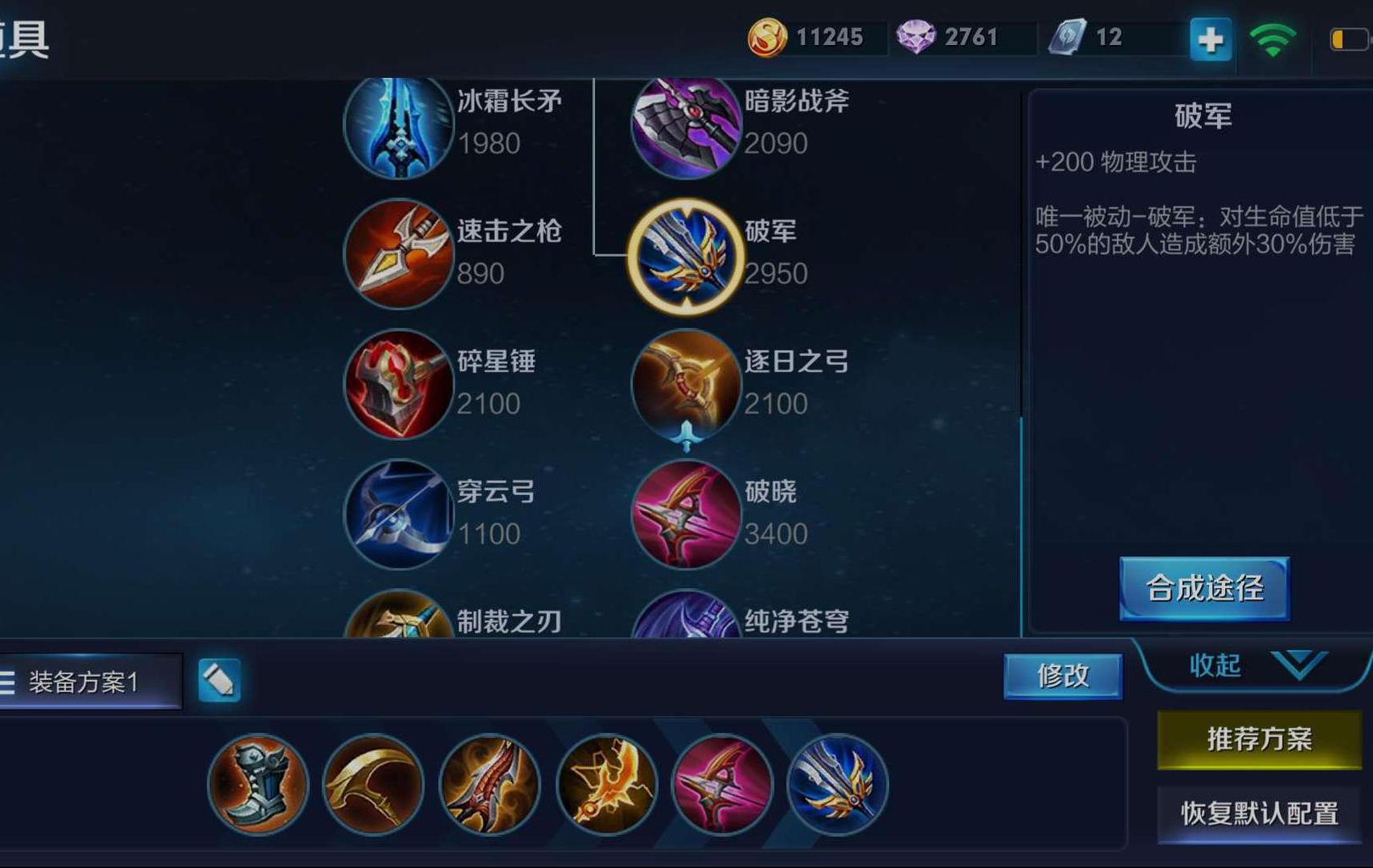
Task: Select the boots thumbnail in the loadout bar
Action: coord(257,786)
